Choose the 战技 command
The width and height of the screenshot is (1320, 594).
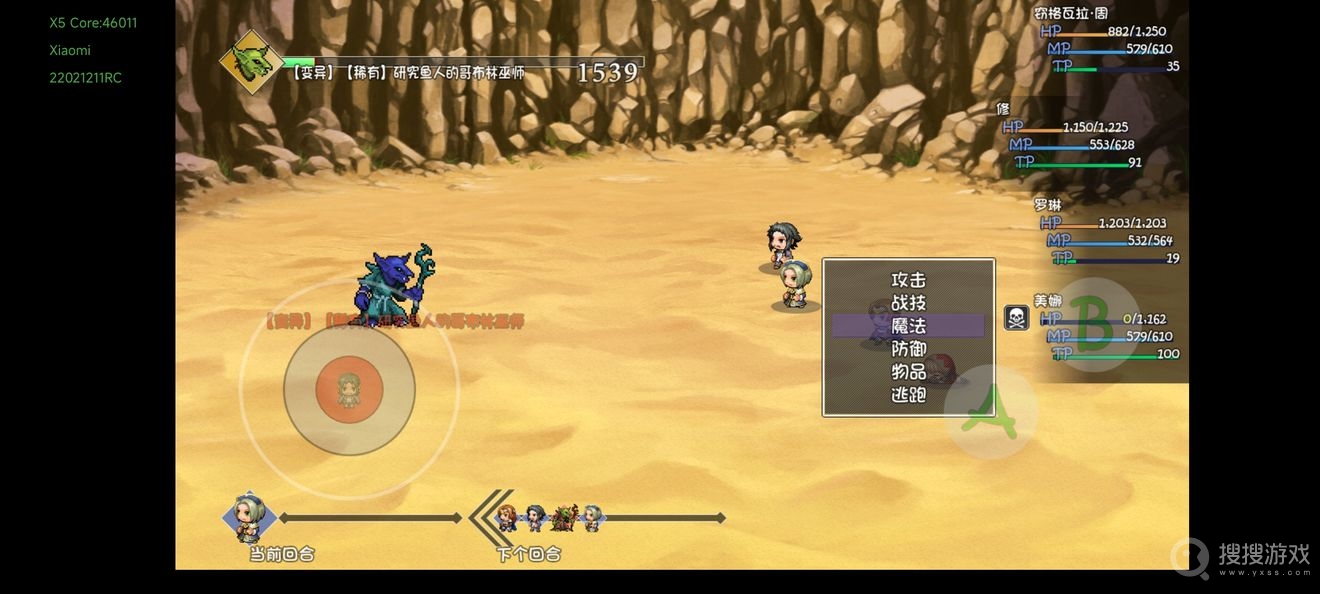[x=908, y=303]
